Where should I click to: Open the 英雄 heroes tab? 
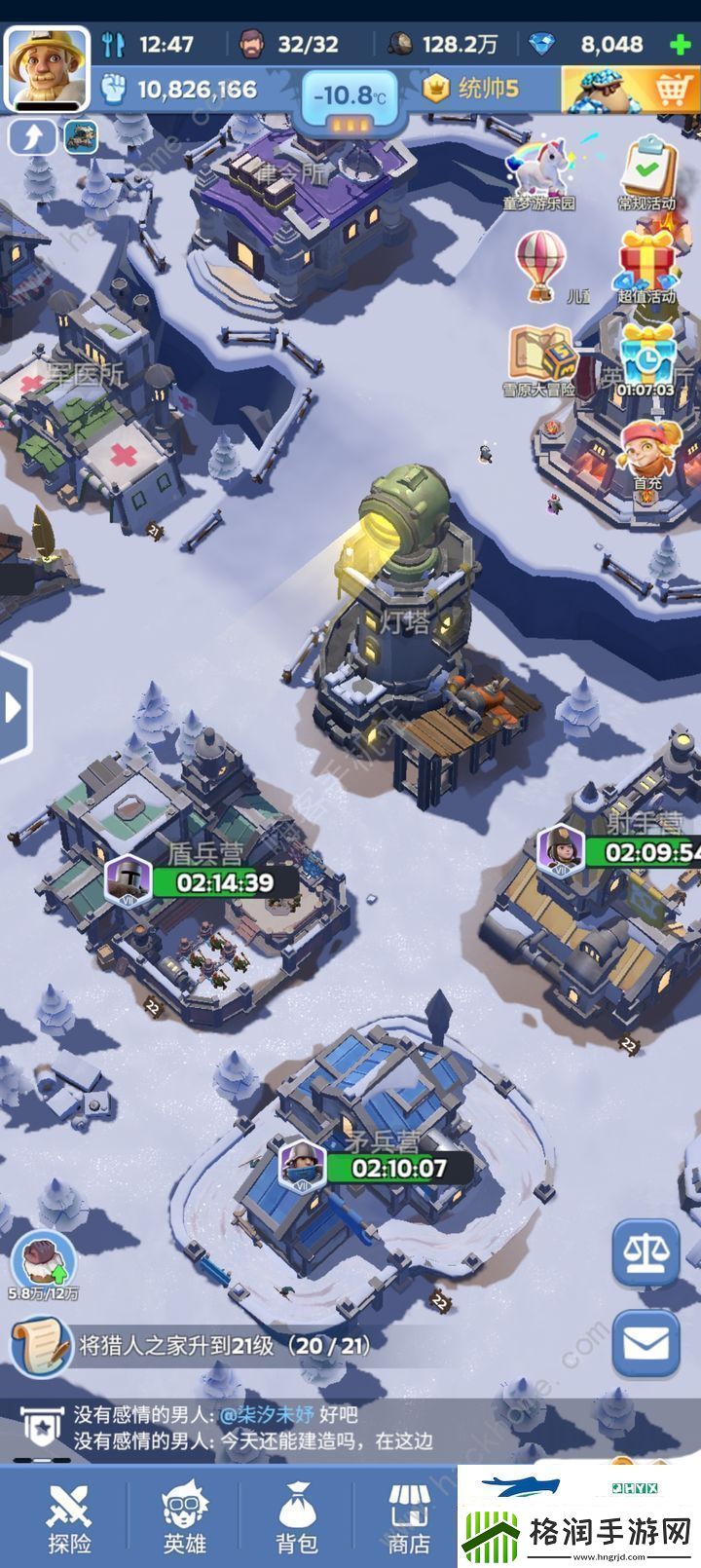(x=184, y=1517)
